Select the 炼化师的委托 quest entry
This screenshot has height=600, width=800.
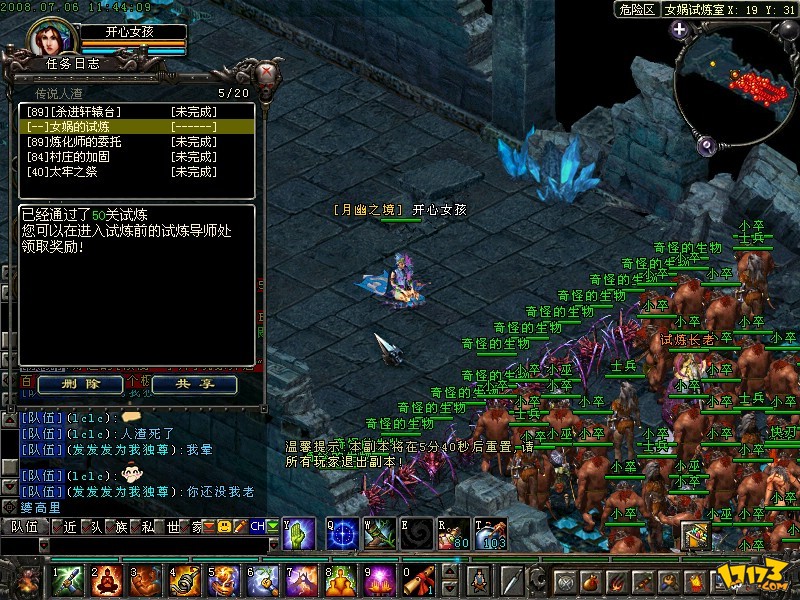[x=92, y=142]
